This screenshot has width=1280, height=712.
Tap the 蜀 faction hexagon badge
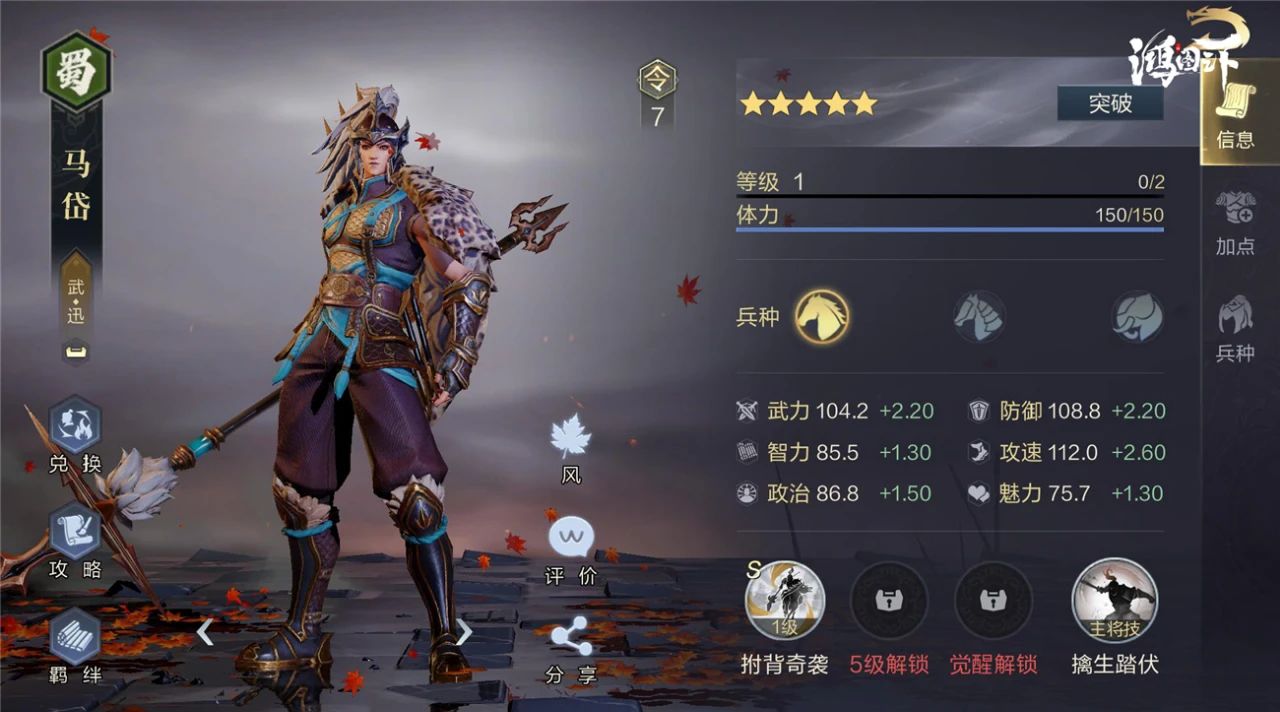pyautogui.click(x=76, y=72)
